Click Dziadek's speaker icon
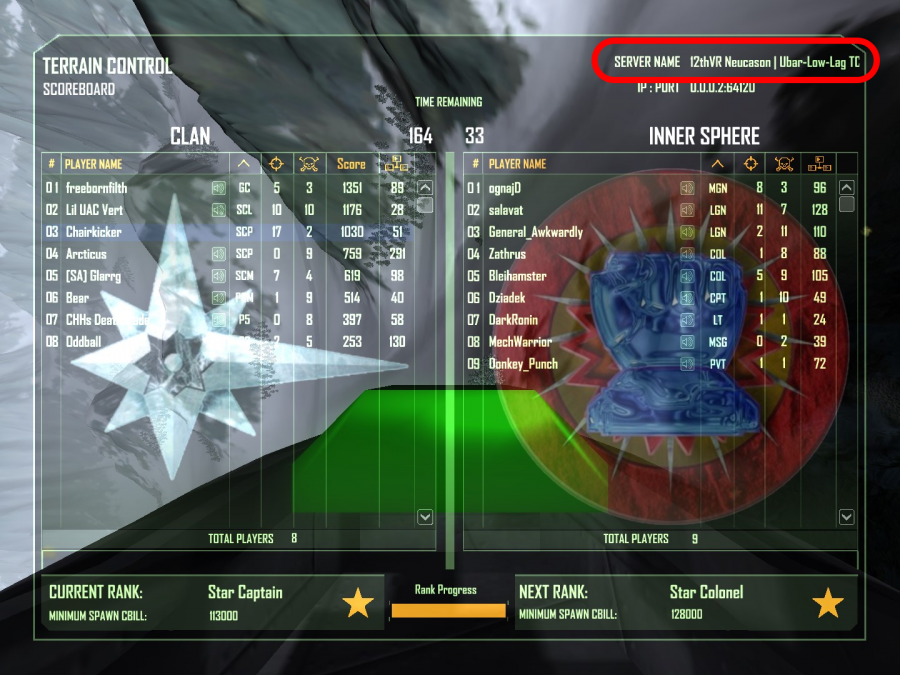900x675 pixels. coord(687,298)
